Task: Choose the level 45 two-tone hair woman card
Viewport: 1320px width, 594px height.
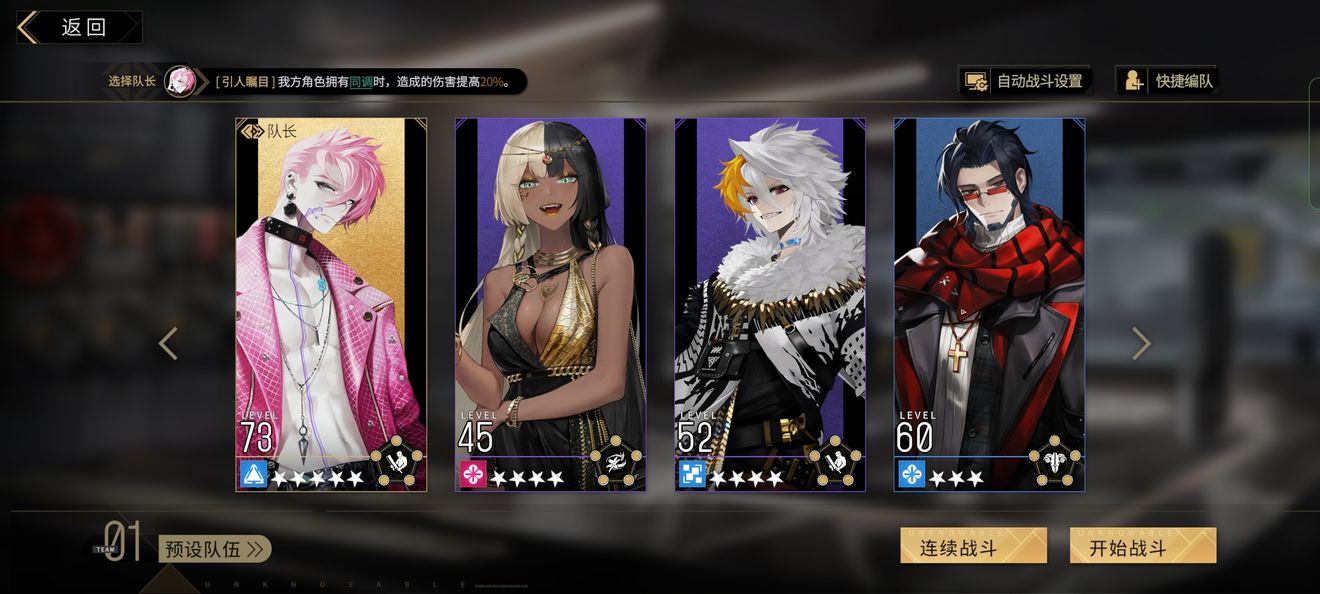Action: pos(550,304)
